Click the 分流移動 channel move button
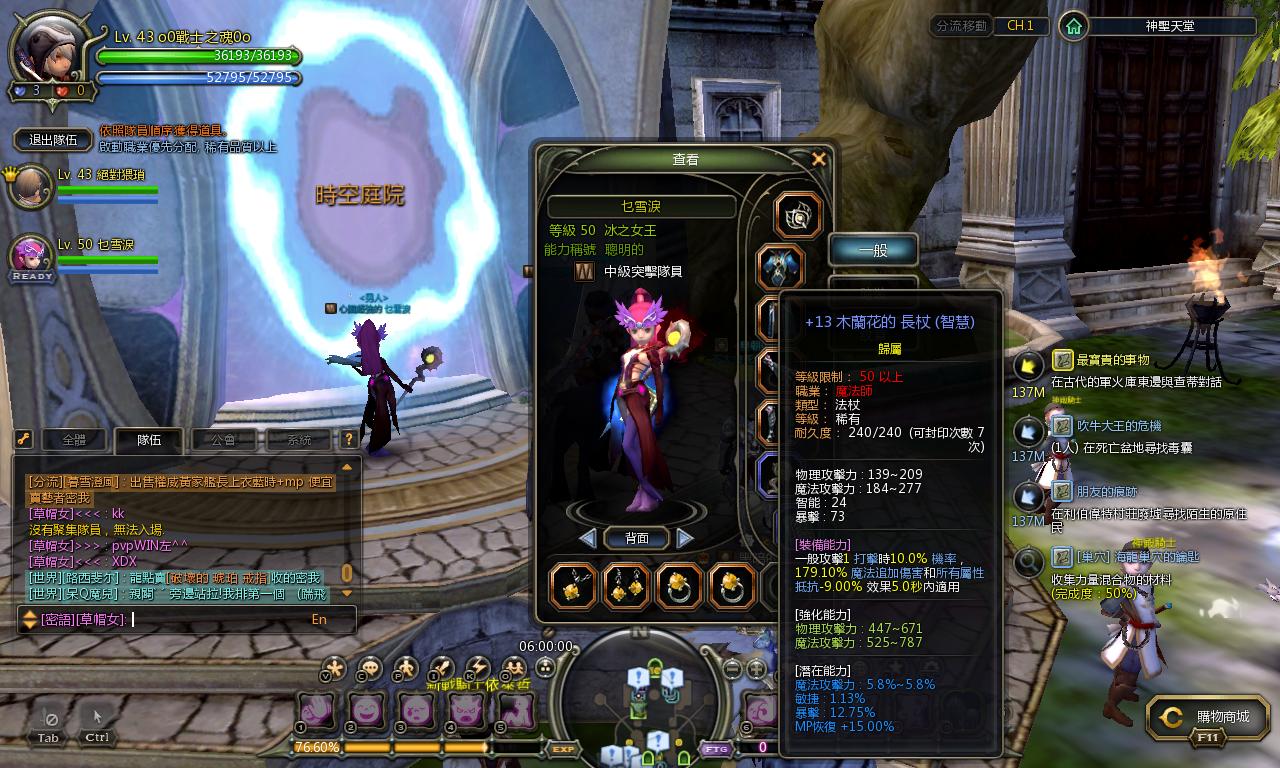Screen dimensions: 1280x768 point(960,26)
